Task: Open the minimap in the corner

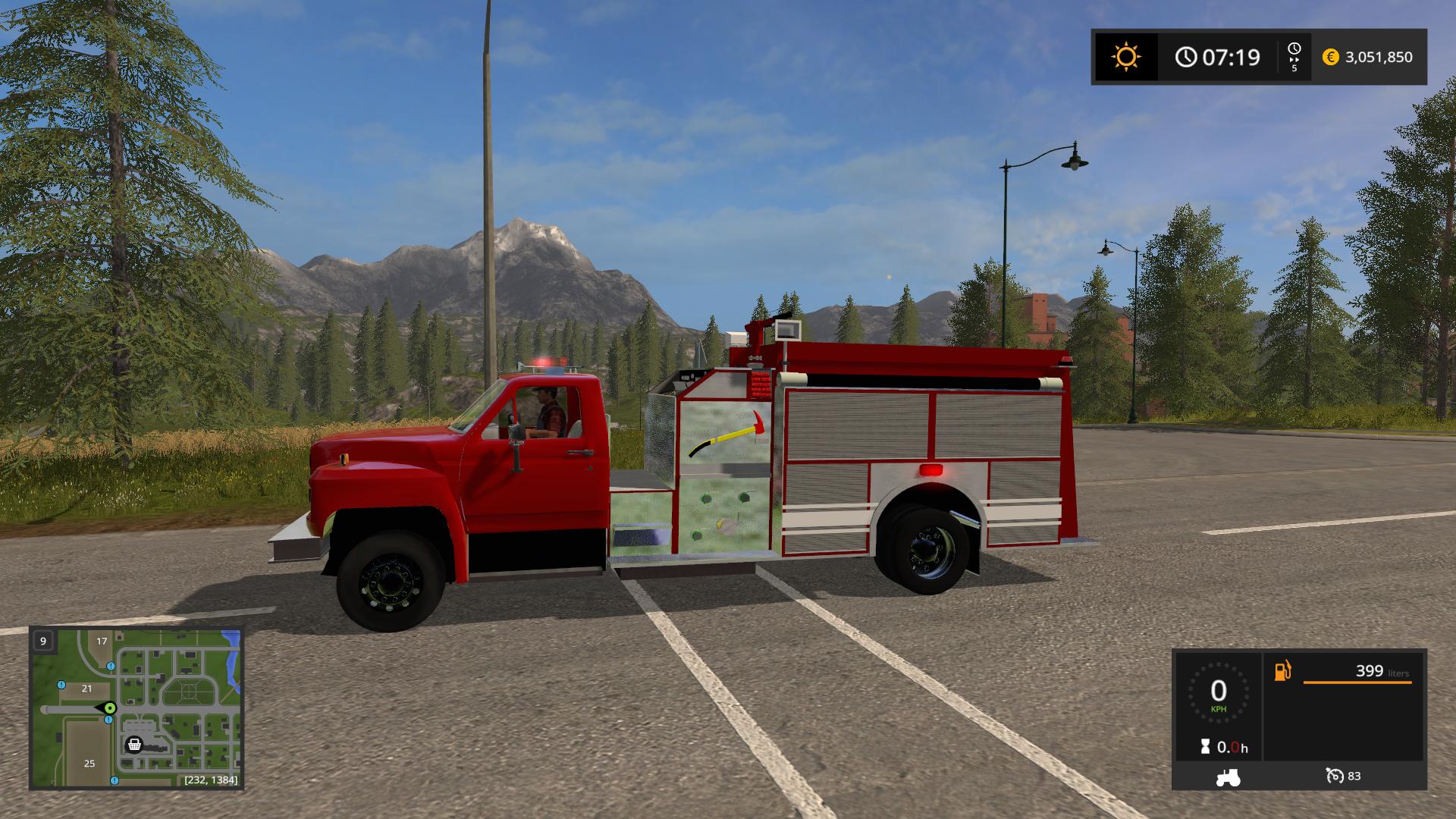Action: 136,708
